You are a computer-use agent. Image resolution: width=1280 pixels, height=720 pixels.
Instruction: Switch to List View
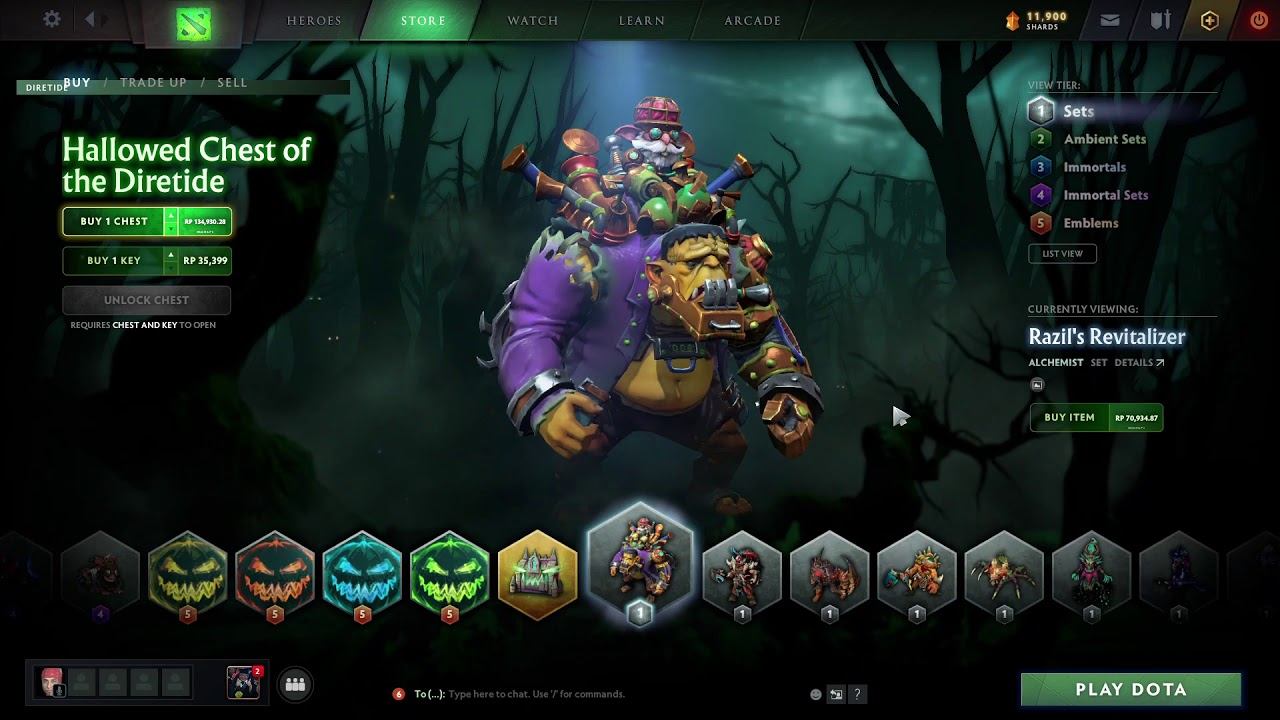(1062, 254)
